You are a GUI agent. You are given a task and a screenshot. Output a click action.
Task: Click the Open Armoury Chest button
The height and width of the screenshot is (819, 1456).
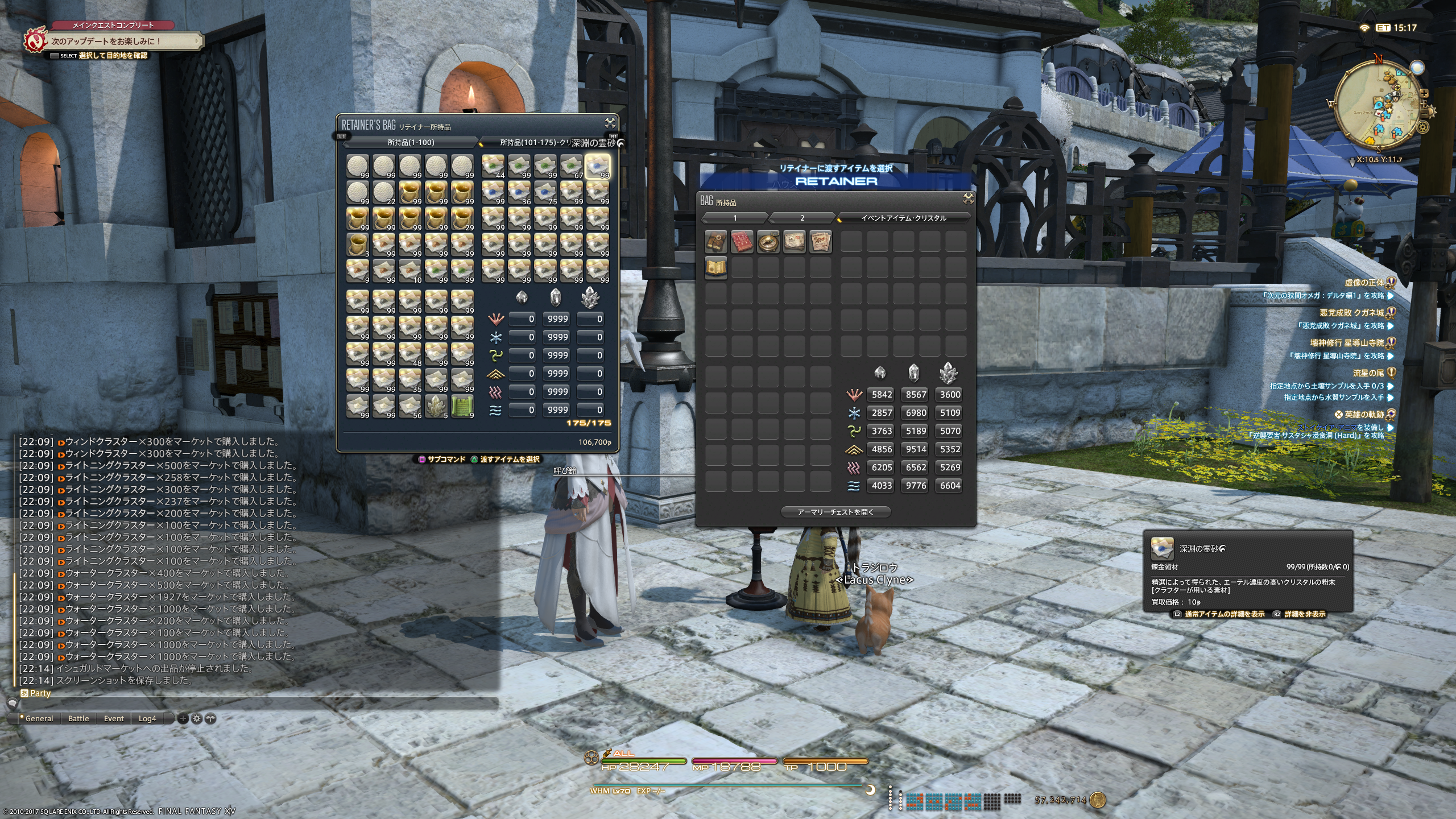[835, 512]
